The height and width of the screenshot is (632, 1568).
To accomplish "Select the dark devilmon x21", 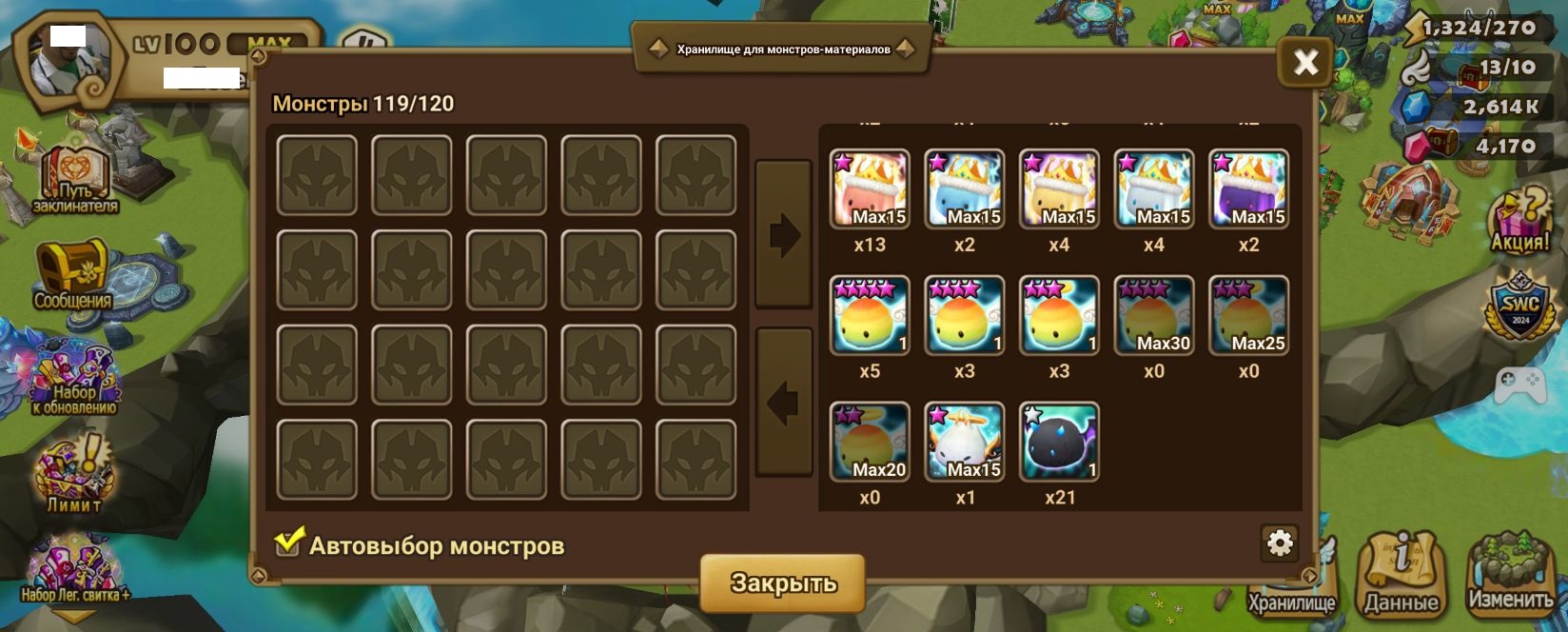I will (1059, 442).
